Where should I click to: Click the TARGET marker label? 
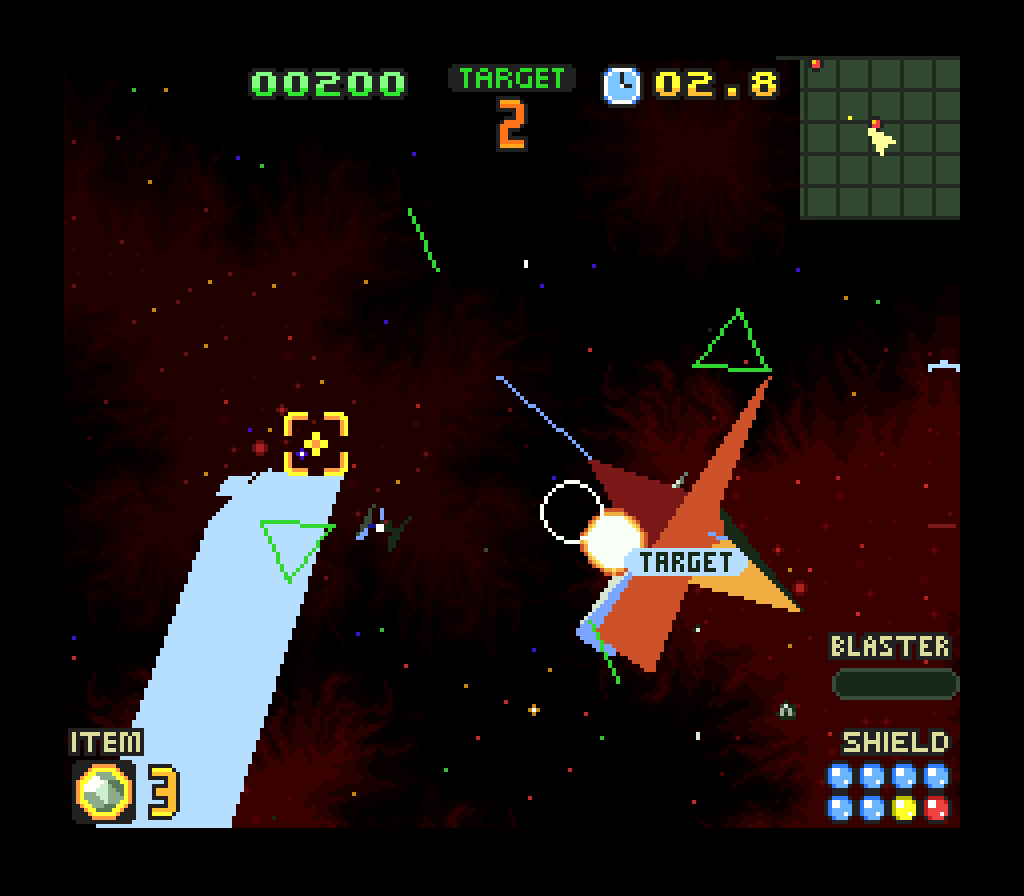click(686, 562)
